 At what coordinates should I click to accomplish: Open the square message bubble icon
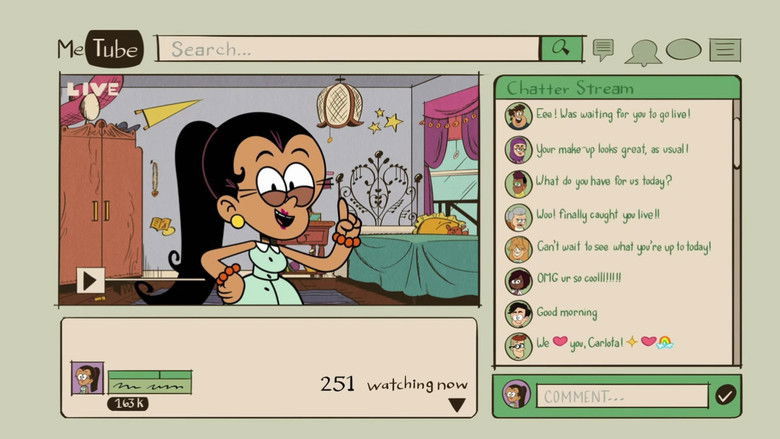[603, 48]
